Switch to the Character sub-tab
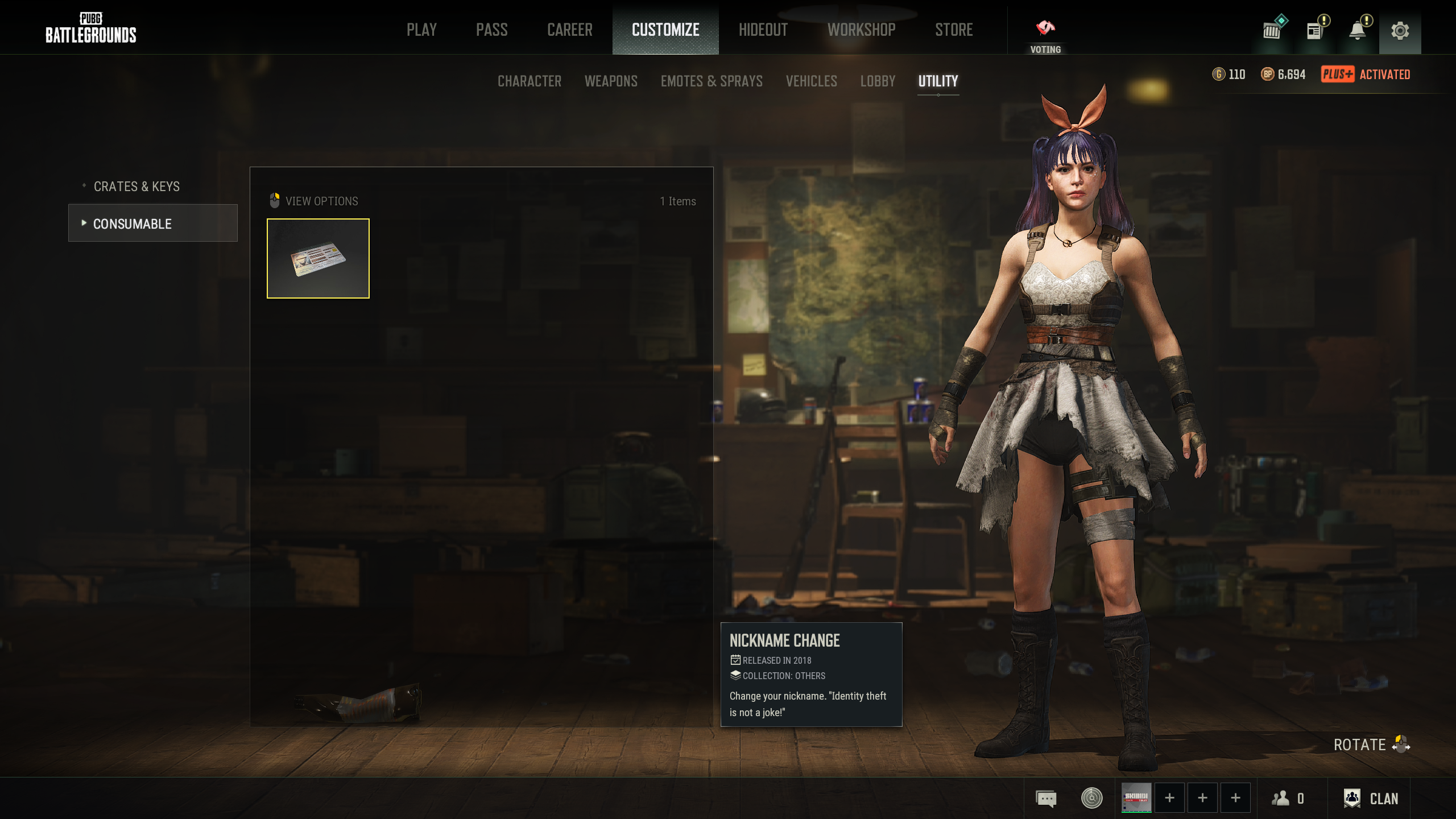Image resolution: width=1456 pixels, height=819 pixels. (x=529, y=81)
